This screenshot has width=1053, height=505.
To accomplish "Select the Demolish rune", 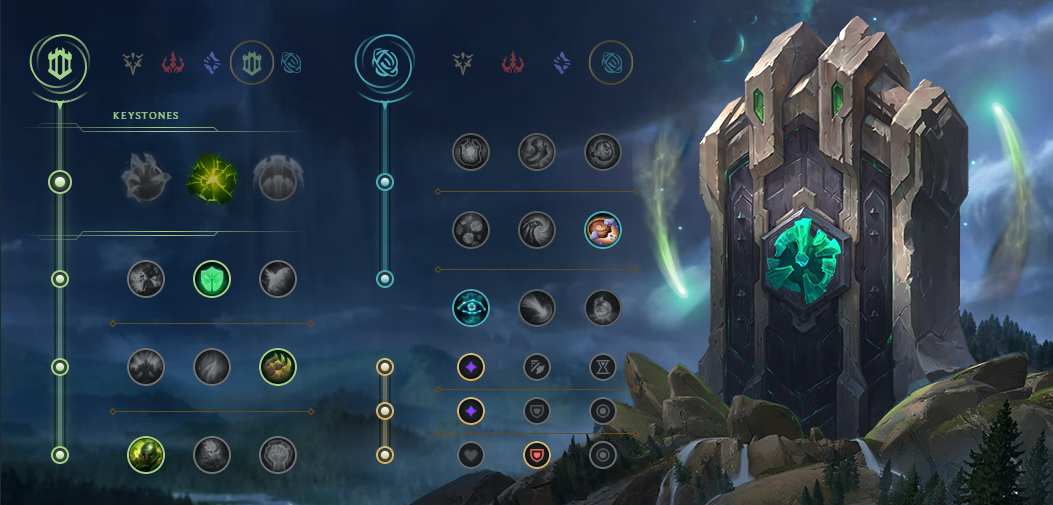I will coord(146,279).
